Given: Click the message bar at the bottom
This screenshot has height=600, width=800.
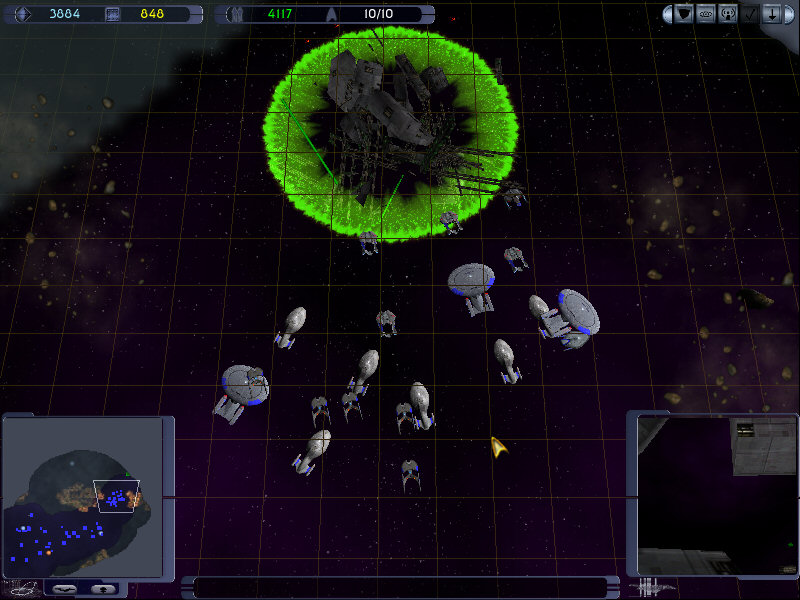Looking at the screenshot, I should [400, 587].
